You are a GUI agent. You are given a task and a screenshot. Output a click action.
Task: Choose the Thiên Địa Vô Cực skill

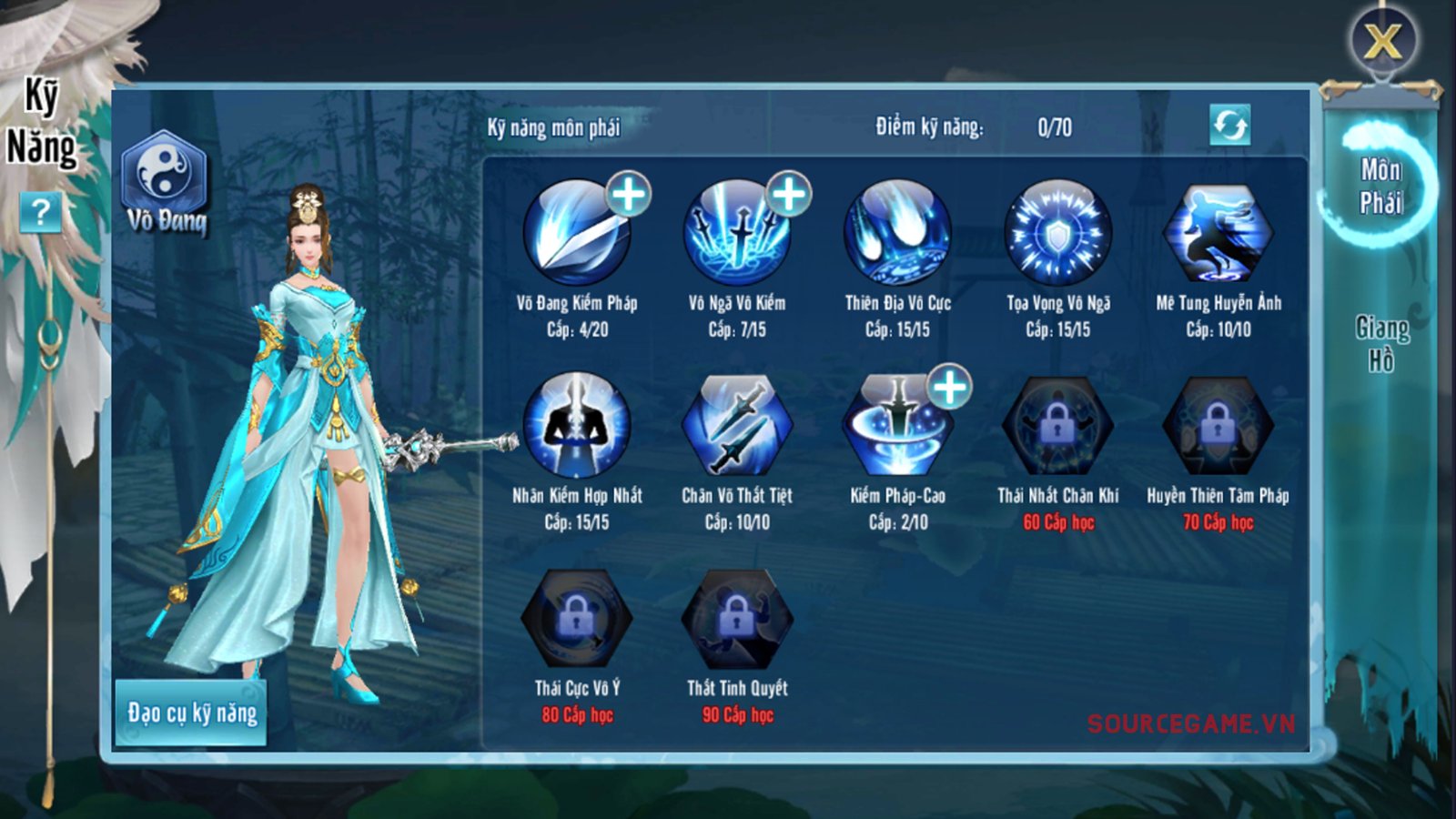(x=897, y=233)
